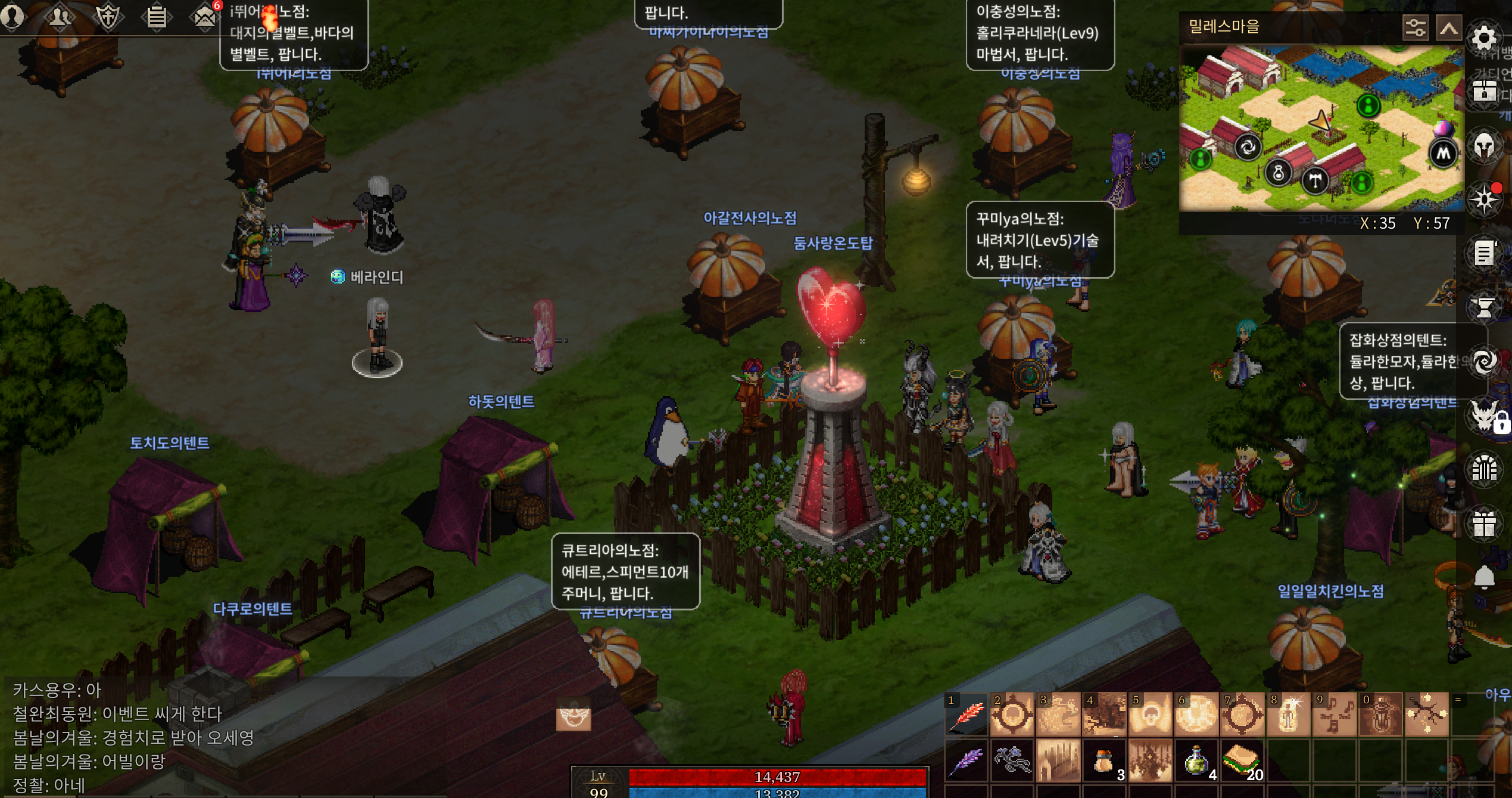Open settings with the gear icon
The height and width of the screenshot is (798, 1512).
[1483, 38]
